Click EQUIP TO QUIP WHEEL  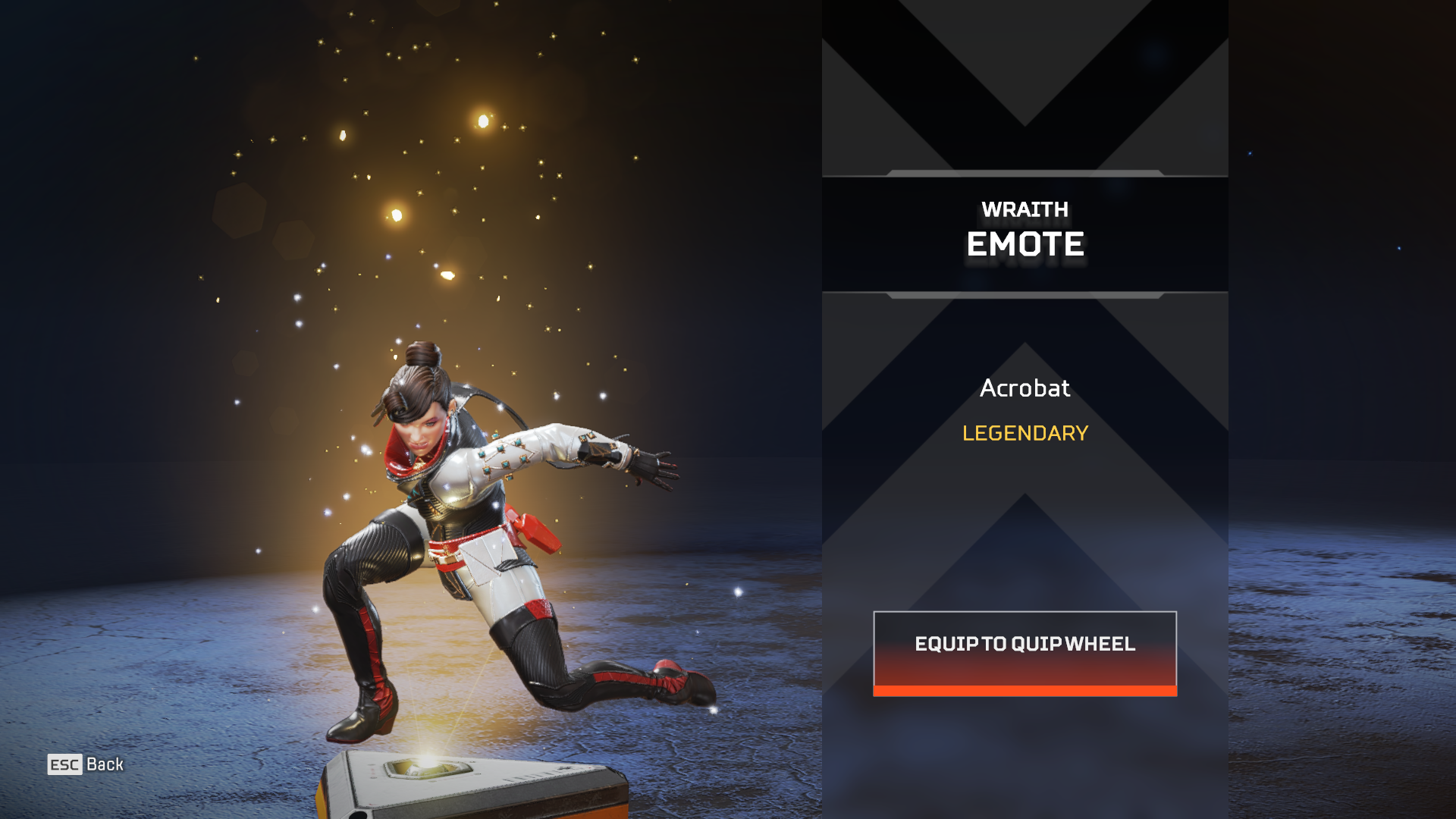click(x=1024, y=645)
